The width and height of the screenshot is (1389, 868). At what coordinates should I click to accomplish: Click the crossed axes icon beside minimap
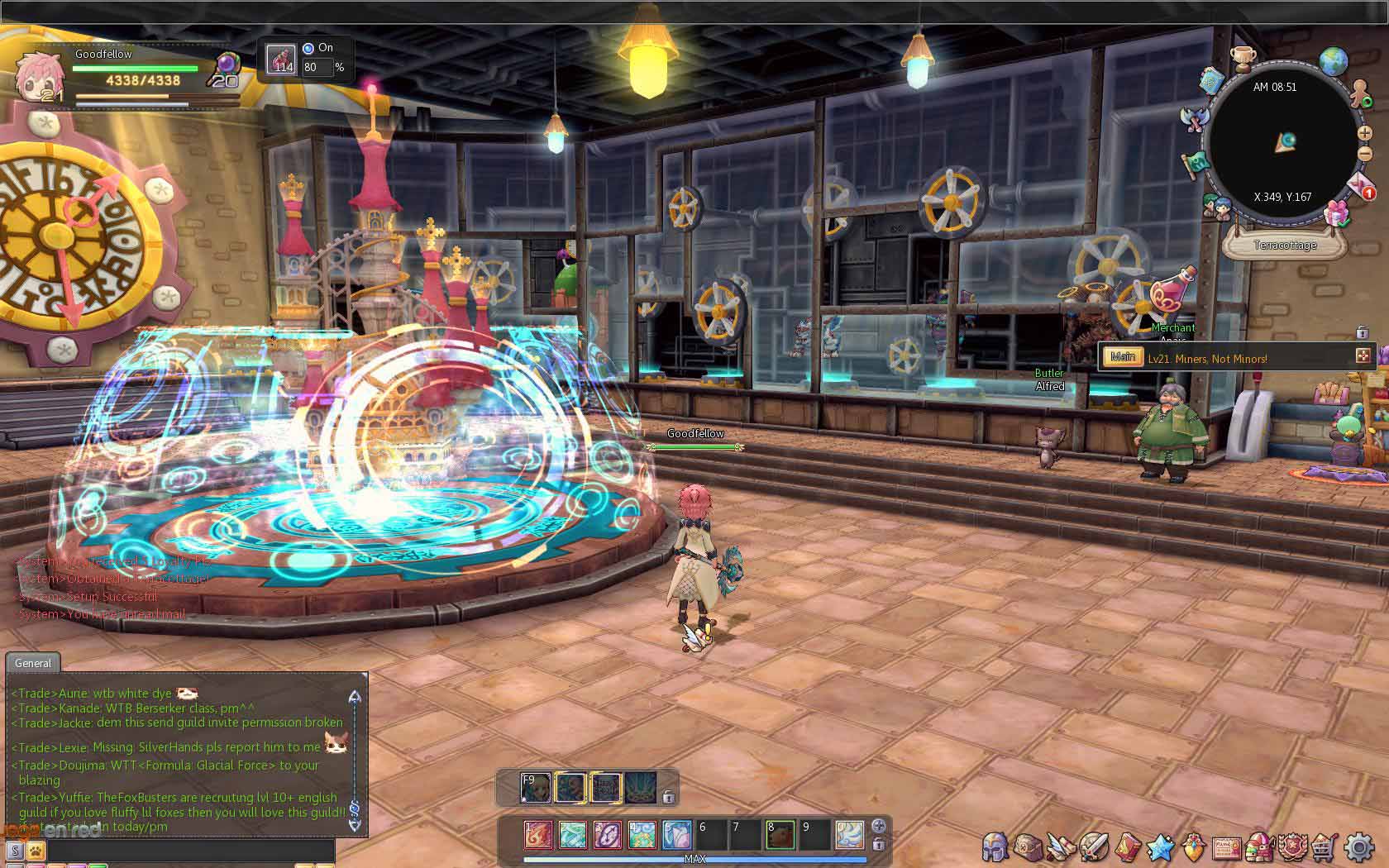pos(1193,120)
